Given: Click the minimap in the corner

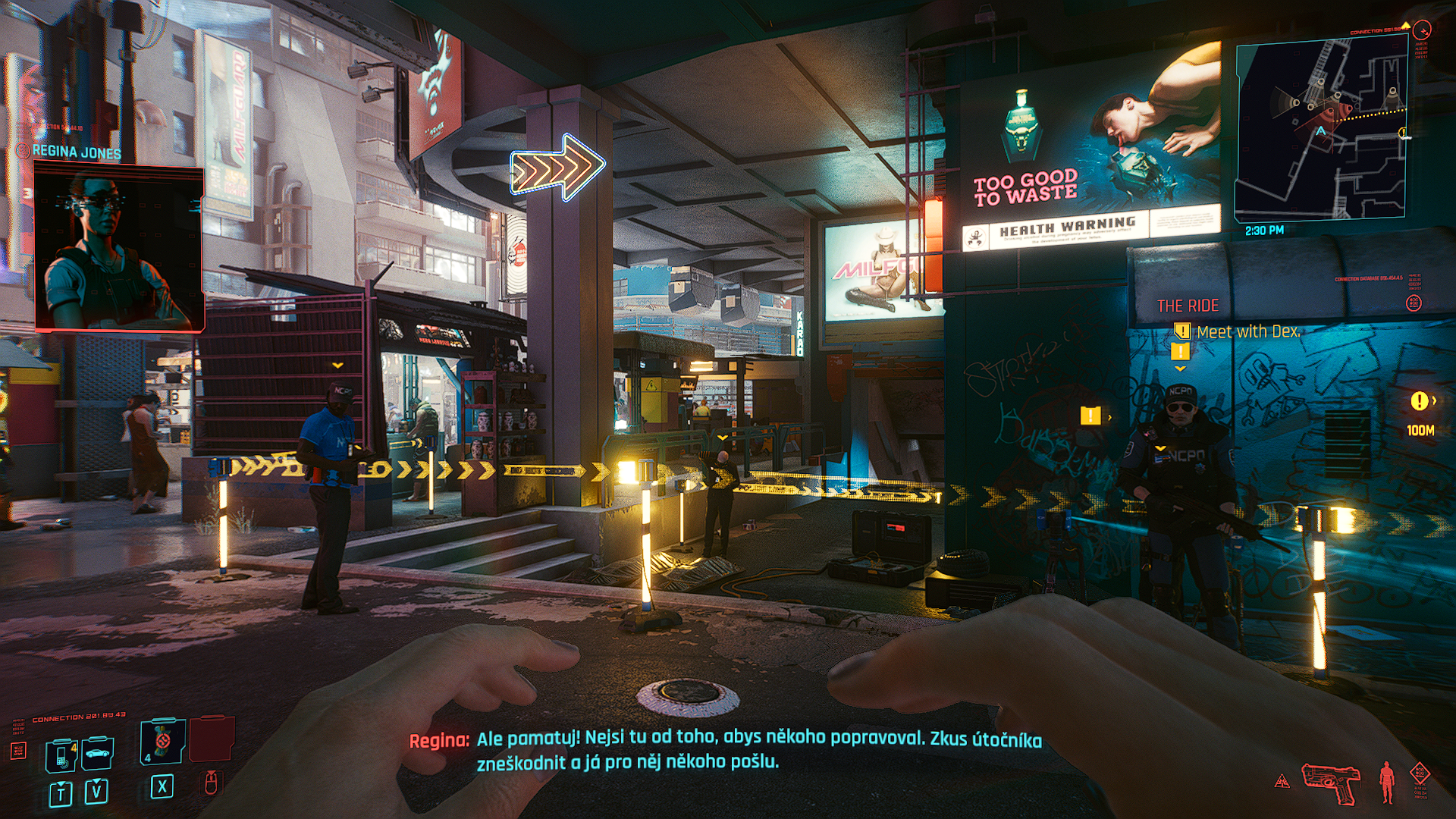Looking at the screenshot, I should pyautogui.click(x=1321, y=127).
